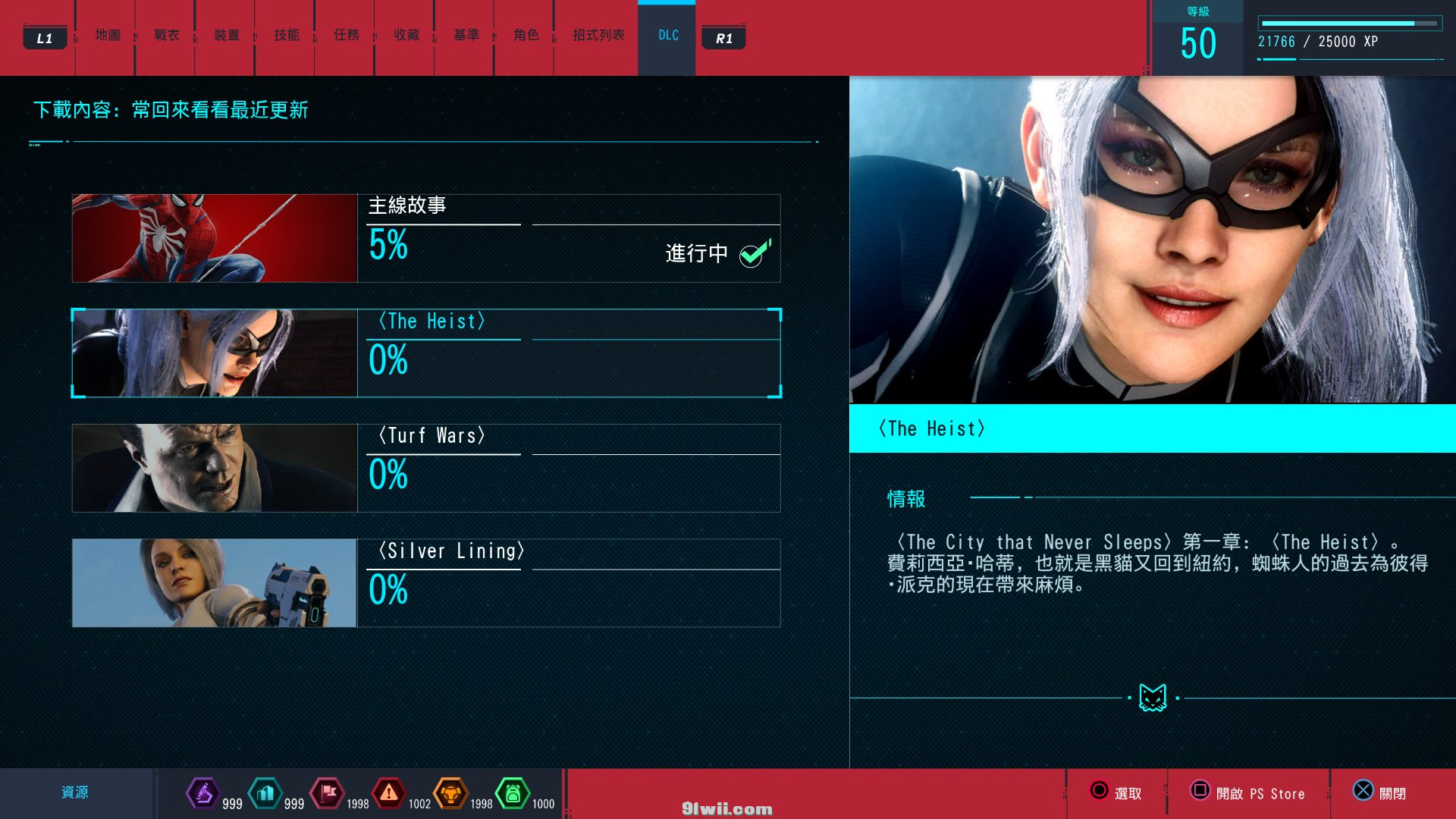Open the Turf Wars DLC entry
This screenshot has width=1456, height=819.
(x=569, y=468)
